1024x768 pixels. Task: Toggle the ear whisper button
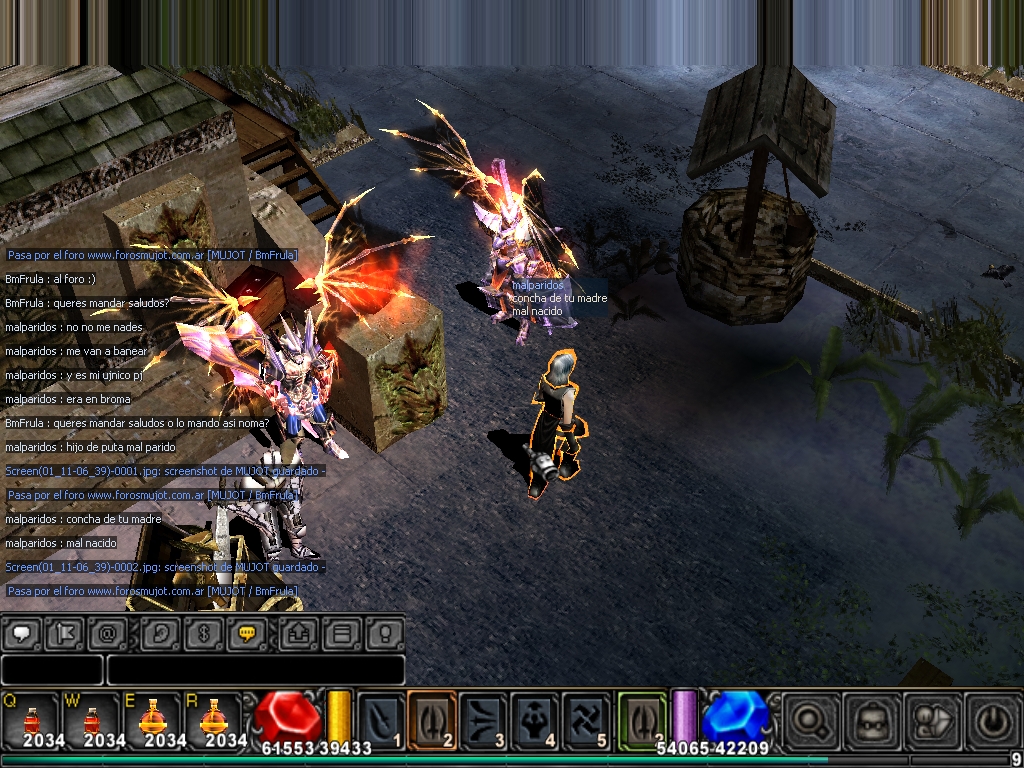tap(159, 633)
